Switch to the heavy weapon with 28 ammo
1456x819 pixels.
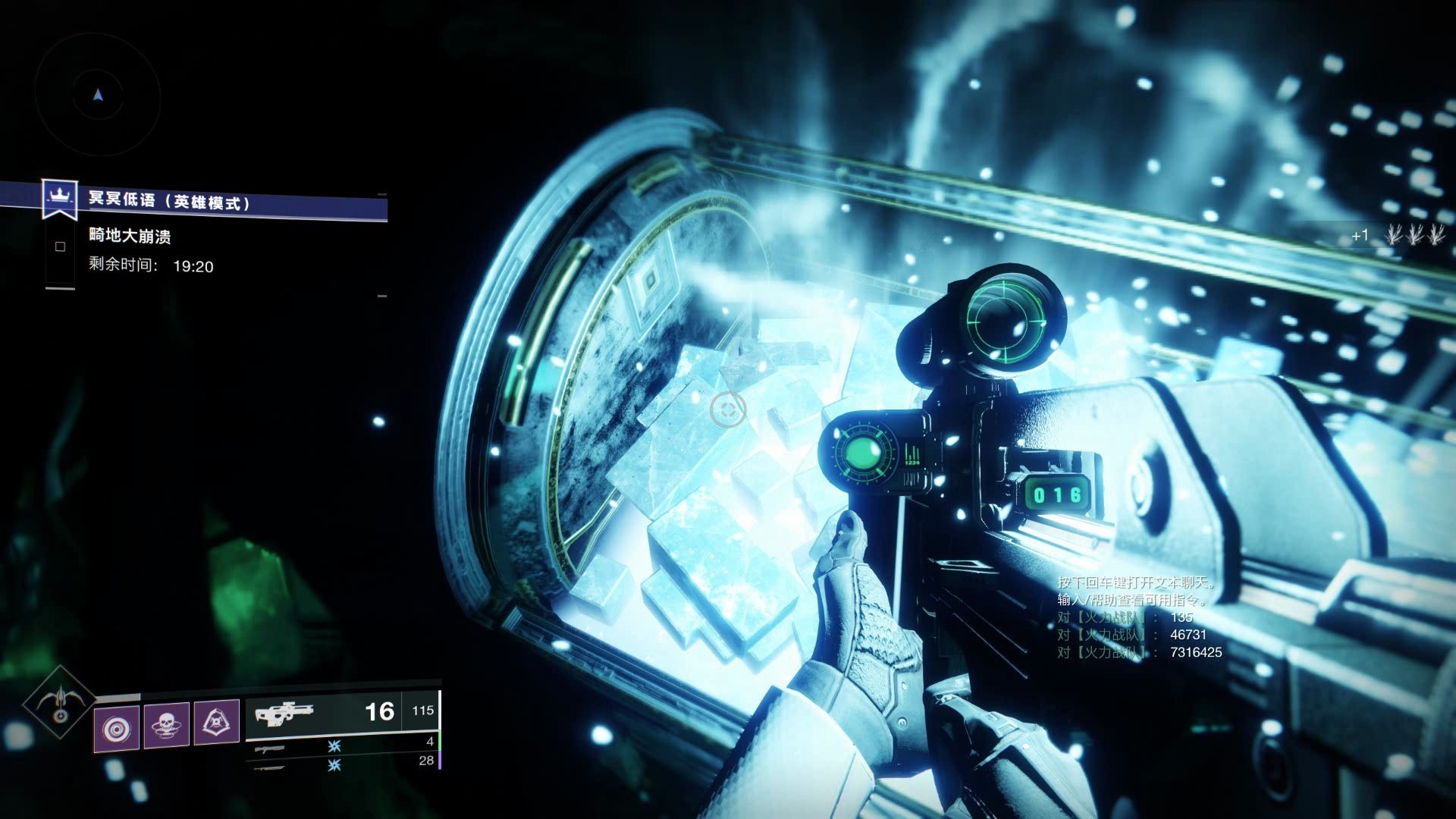(343, 764)
